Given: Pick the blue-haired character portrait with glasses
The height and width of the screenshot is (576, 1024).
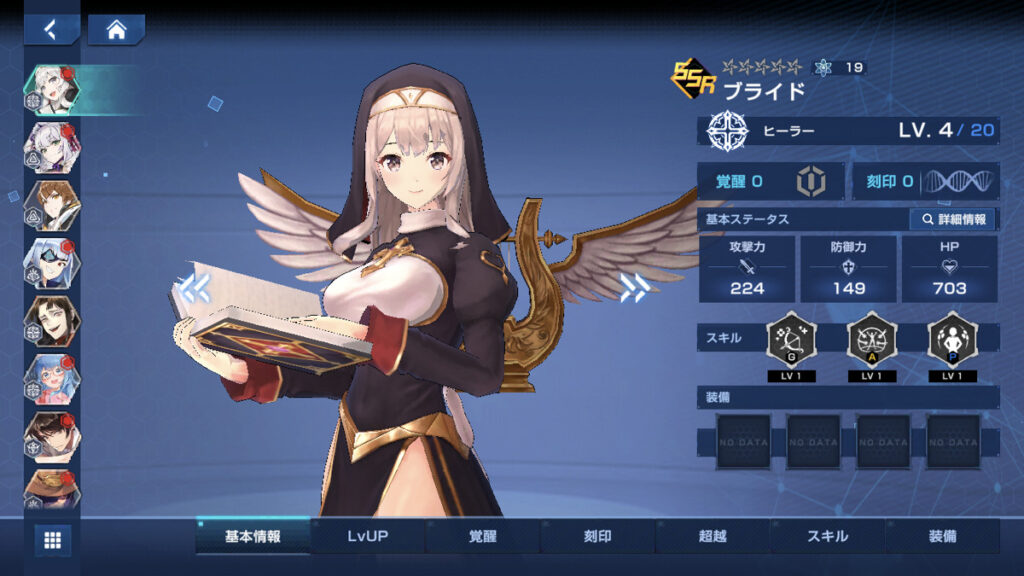Looking at the screenshot, I should 53,379.
